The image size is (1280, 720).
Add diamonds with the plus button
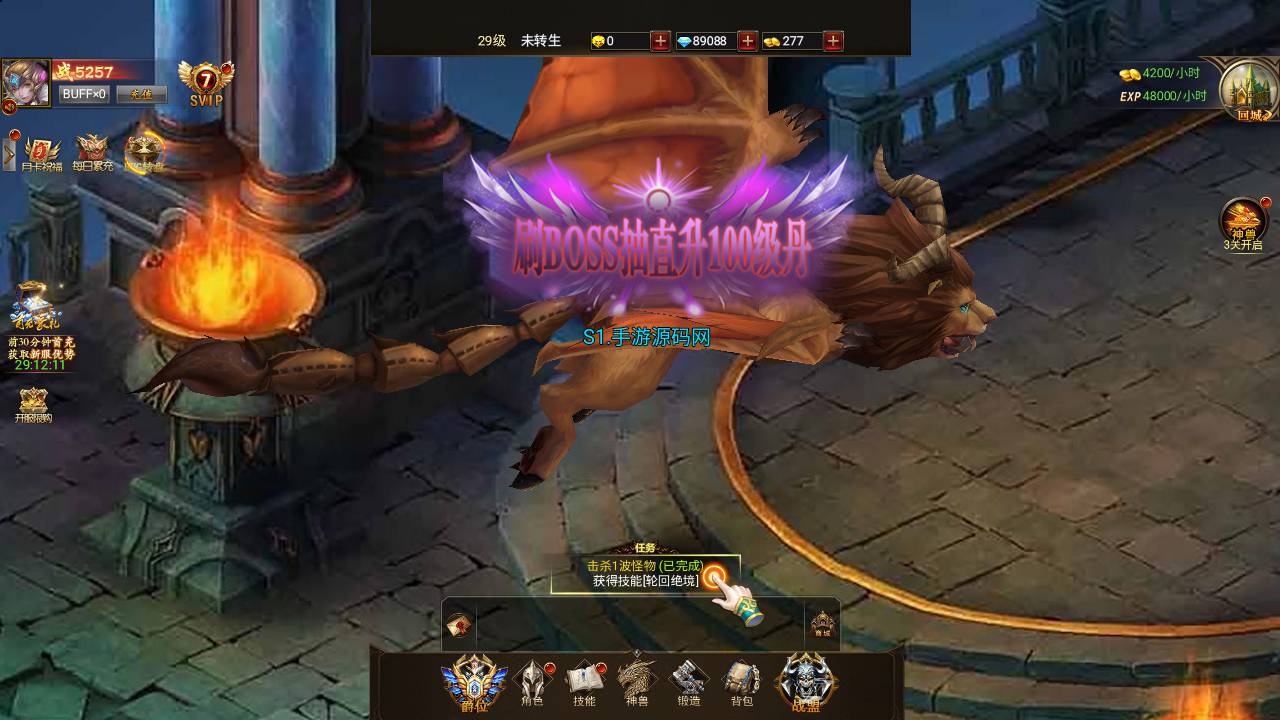(747, 41)
